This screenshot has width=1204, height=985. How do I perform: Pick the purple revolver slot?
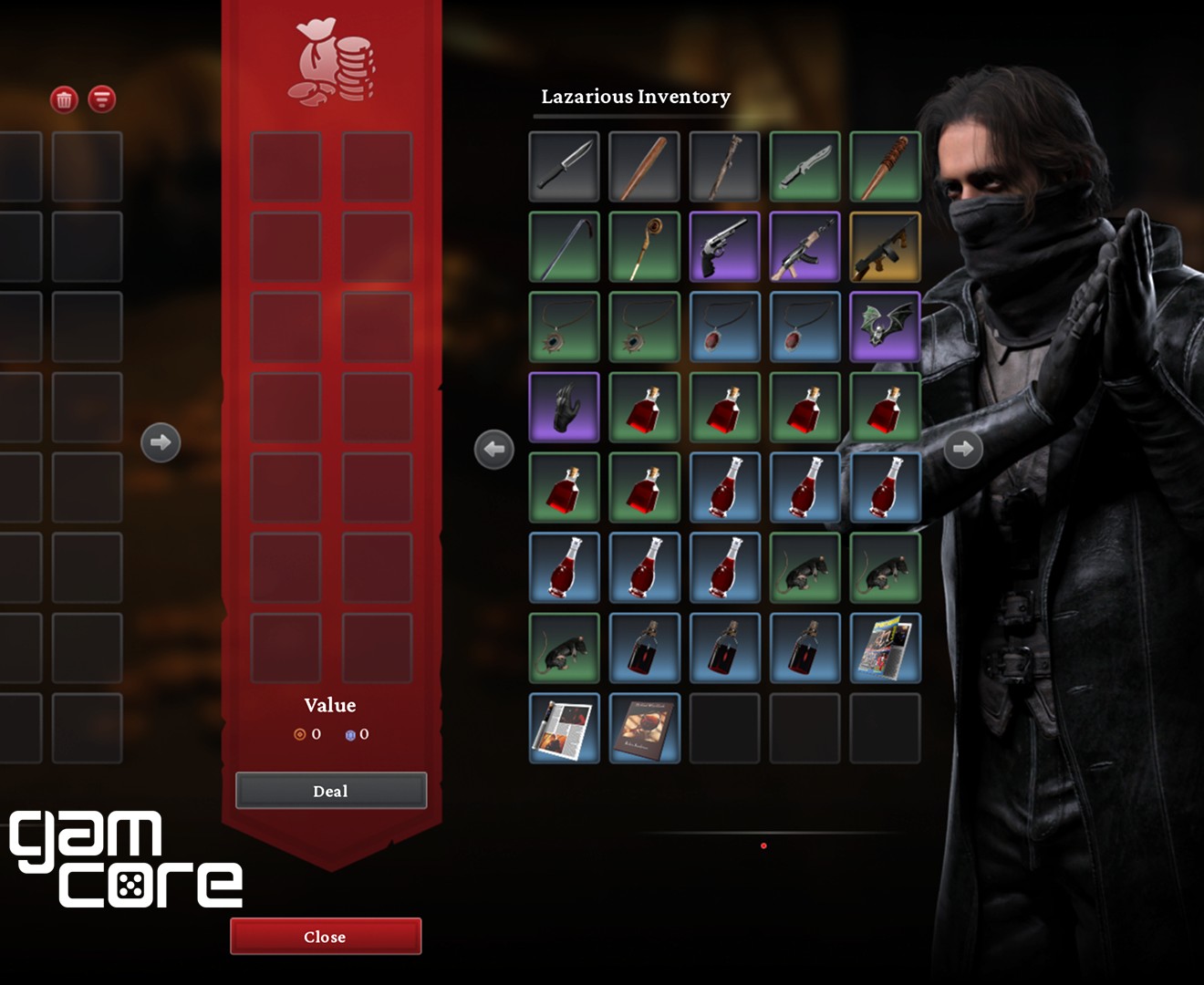point(724,247)
